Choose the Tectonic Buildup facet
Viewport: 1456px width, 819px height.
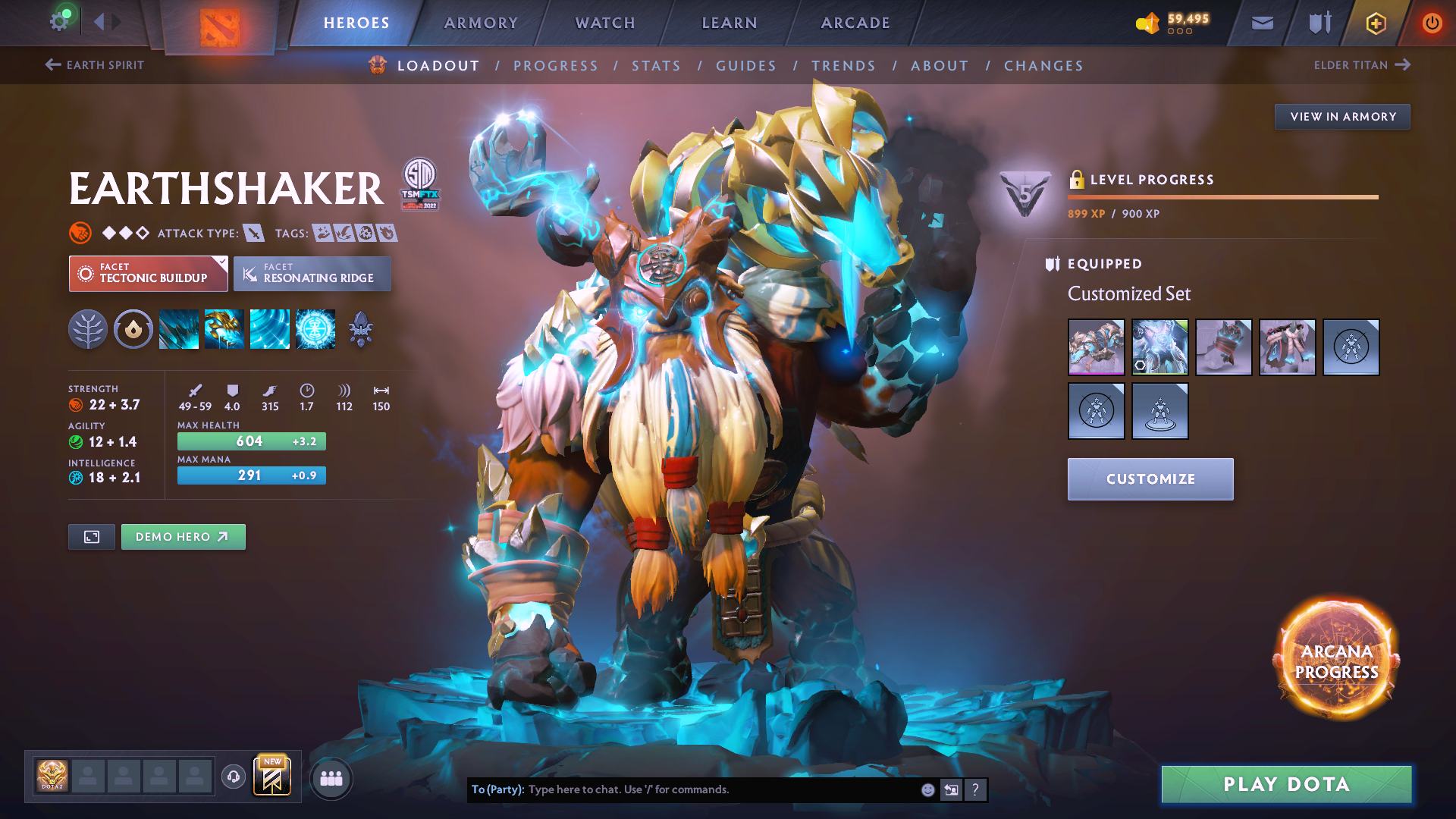coord(148,274)
